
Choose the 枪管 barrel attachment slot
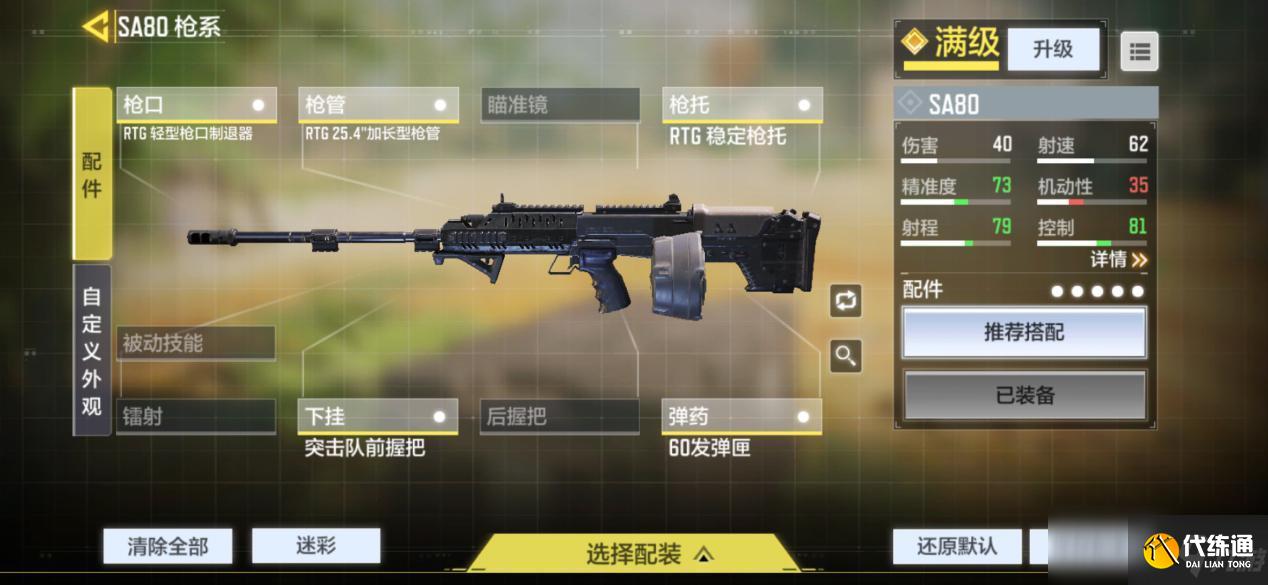pos(378,105)
